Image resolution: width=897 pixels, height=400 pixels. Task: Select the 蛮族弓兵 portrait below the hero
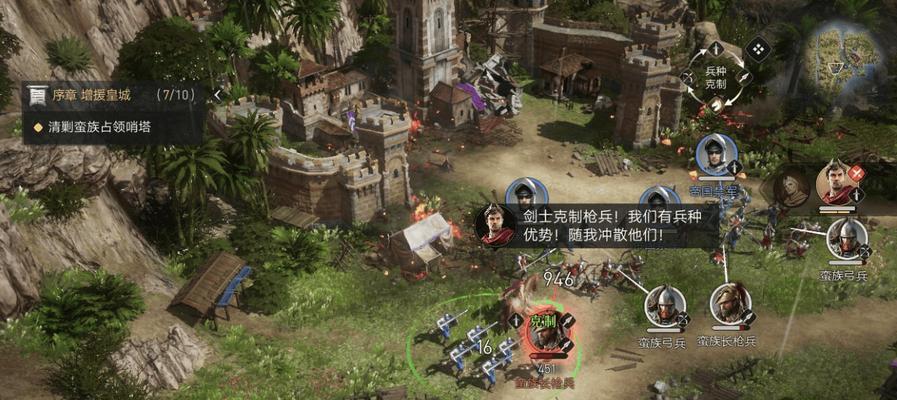(x=847, y=240)
